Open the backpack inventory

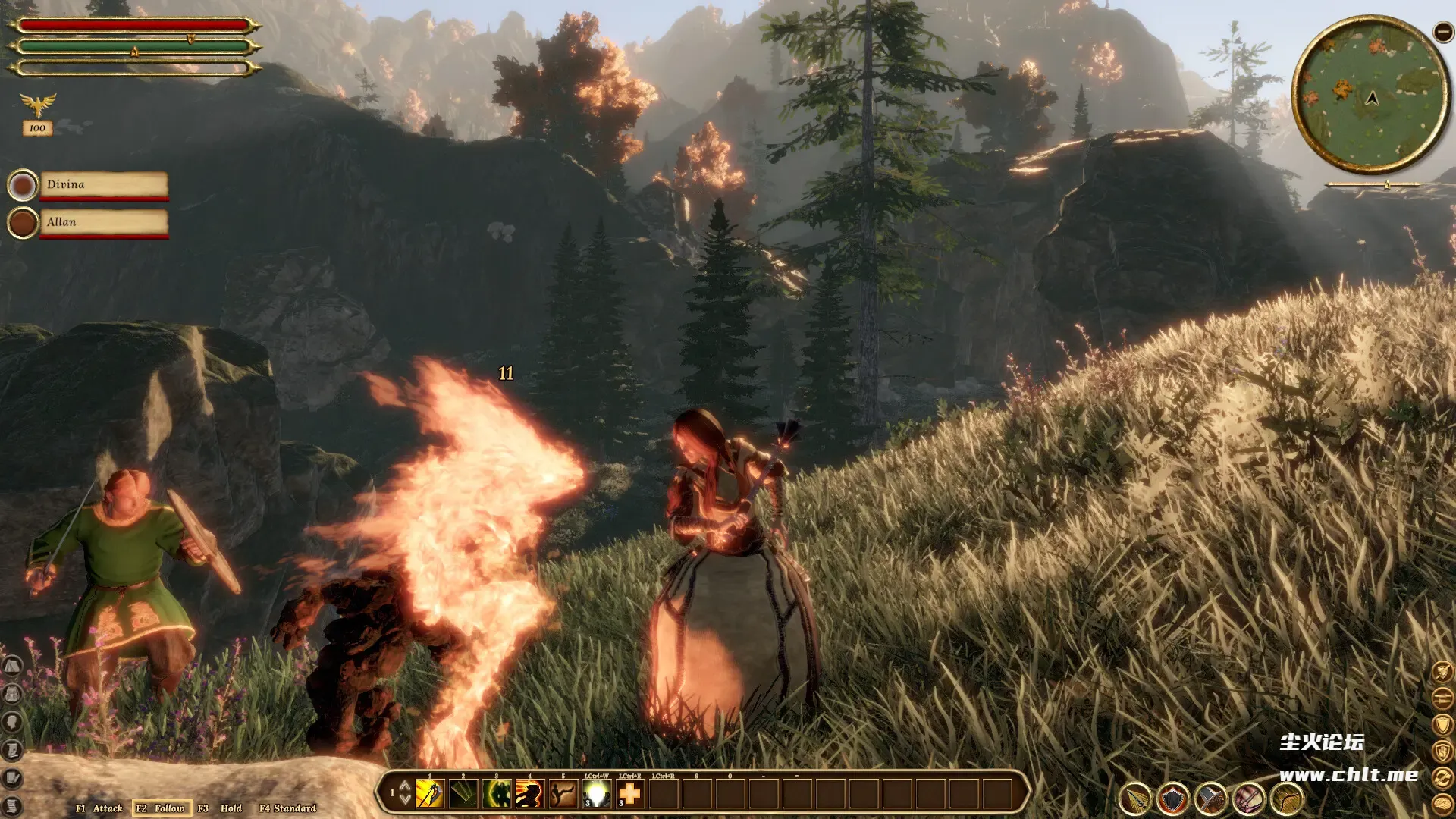point(11,694)
